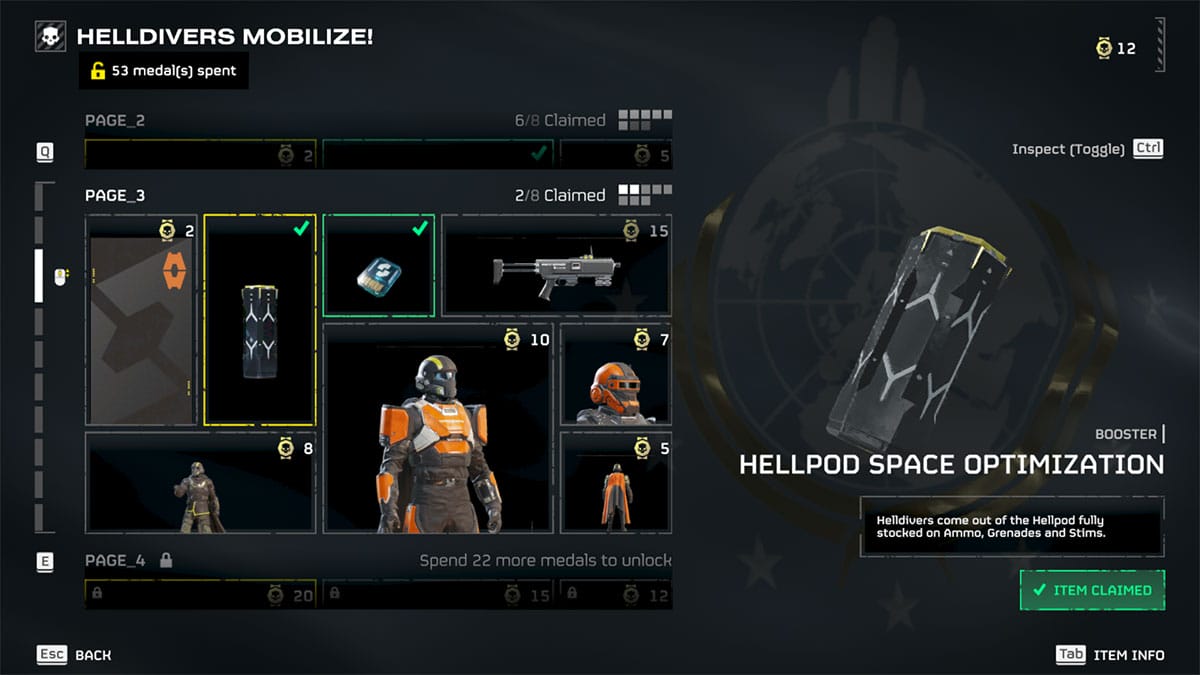Screen dimensions: 1200x675
Task: Choose the grenade launcher weapon costing 15 medals
Action: (556, 266)
